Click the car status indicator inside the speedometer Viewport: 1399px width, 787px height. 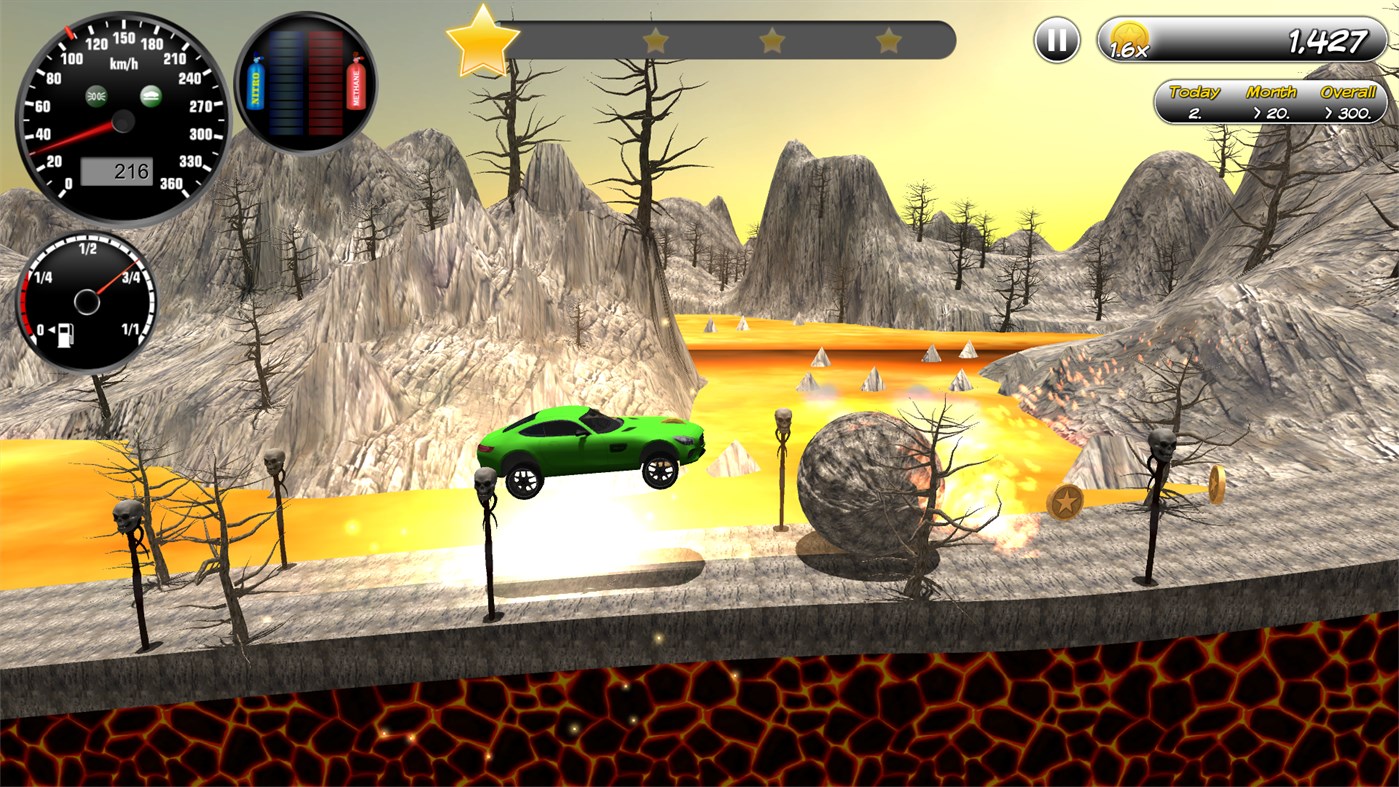153,94
